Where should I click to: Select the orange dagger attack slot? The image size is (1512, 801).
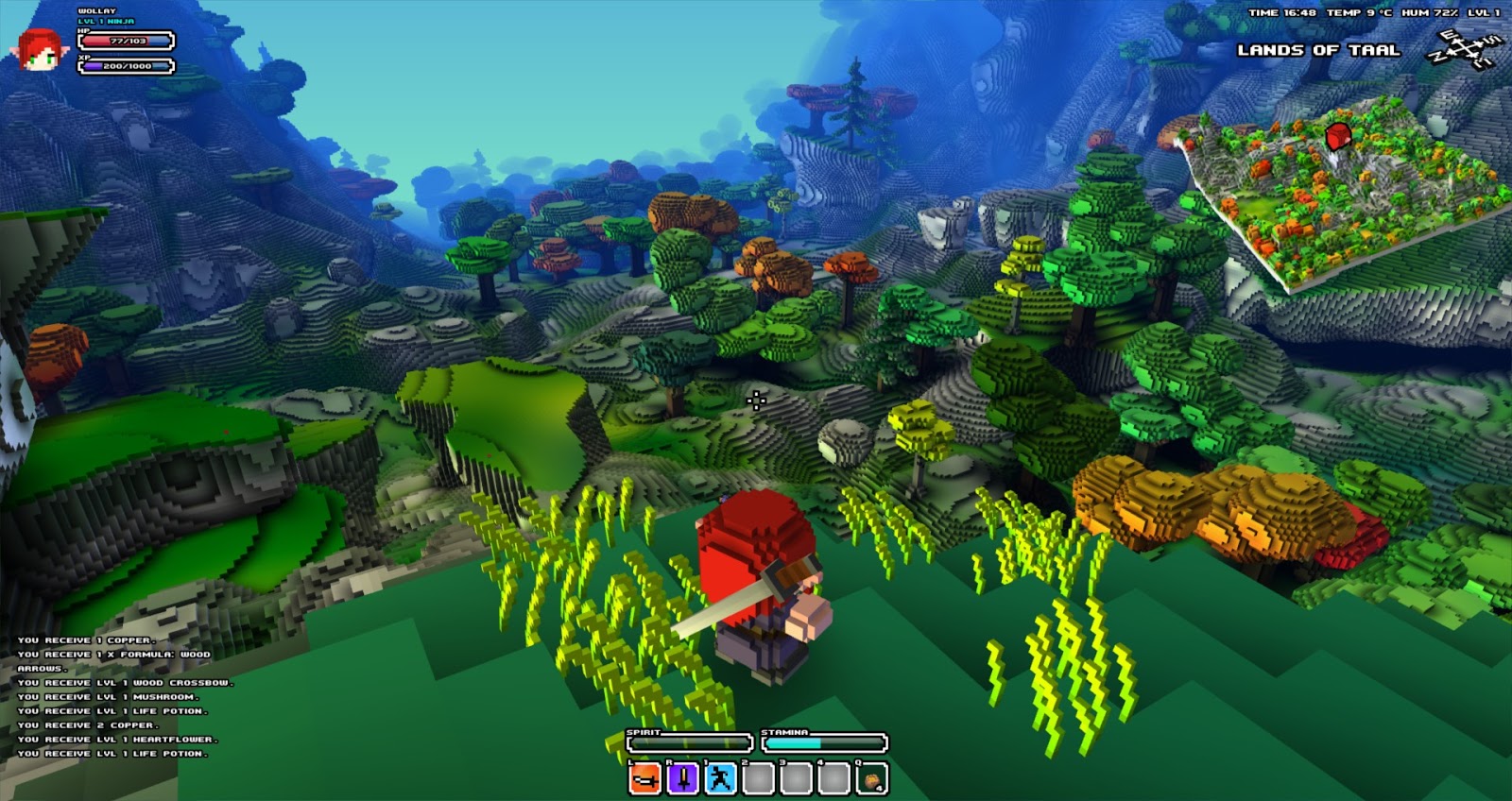point(644,778)
